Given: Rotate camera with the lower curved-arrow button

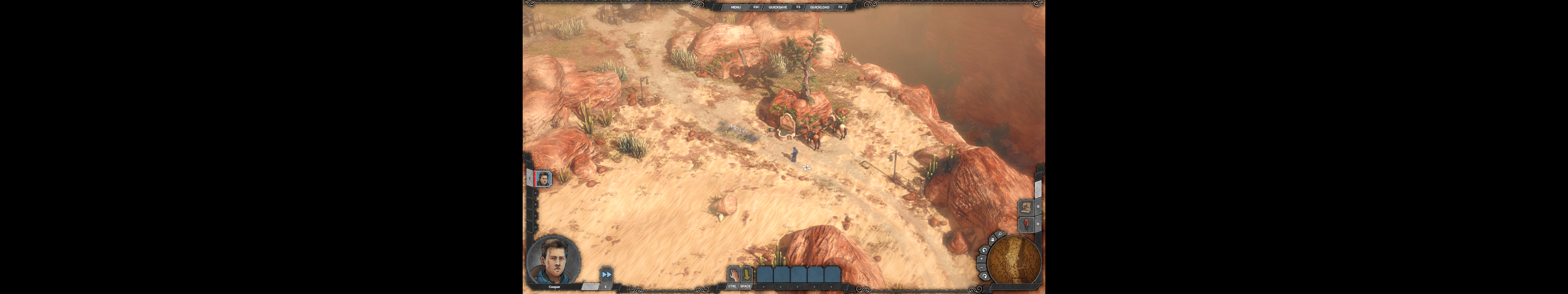Looking at the screenshot, I should (985, 276).
